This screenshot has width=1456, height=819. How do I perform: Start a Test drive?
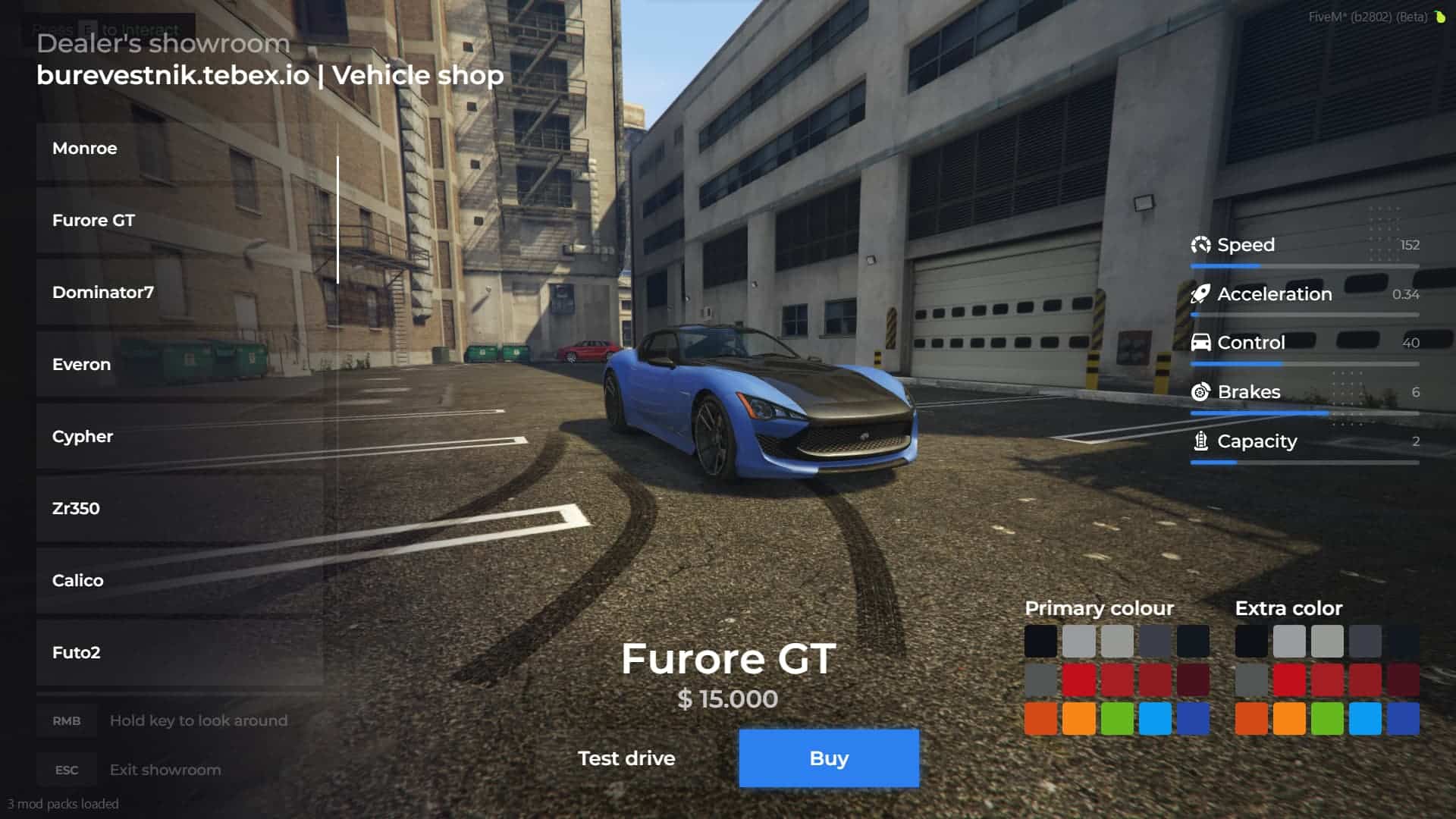627,758
